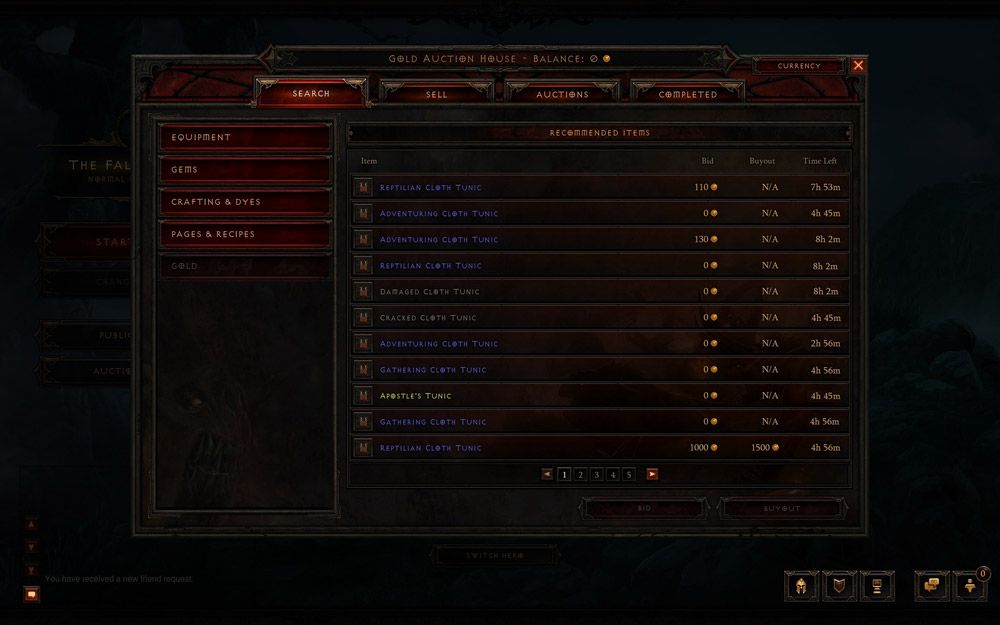The width and height of the screenshot is (1000, 625).
Task: Go to results page 3
Action: (597, 475)
